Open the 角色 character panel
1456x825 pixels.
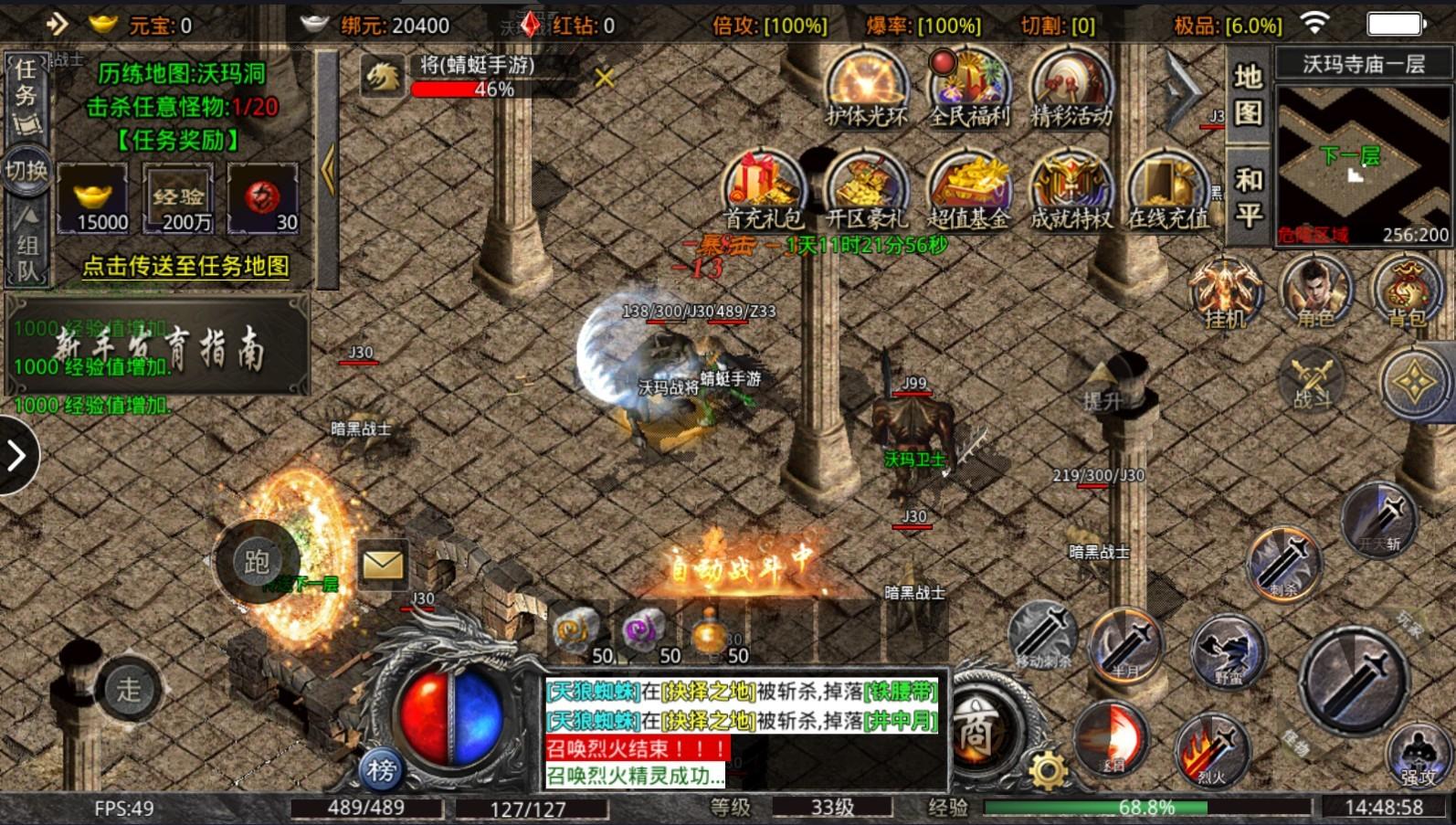coord(1315,292)
